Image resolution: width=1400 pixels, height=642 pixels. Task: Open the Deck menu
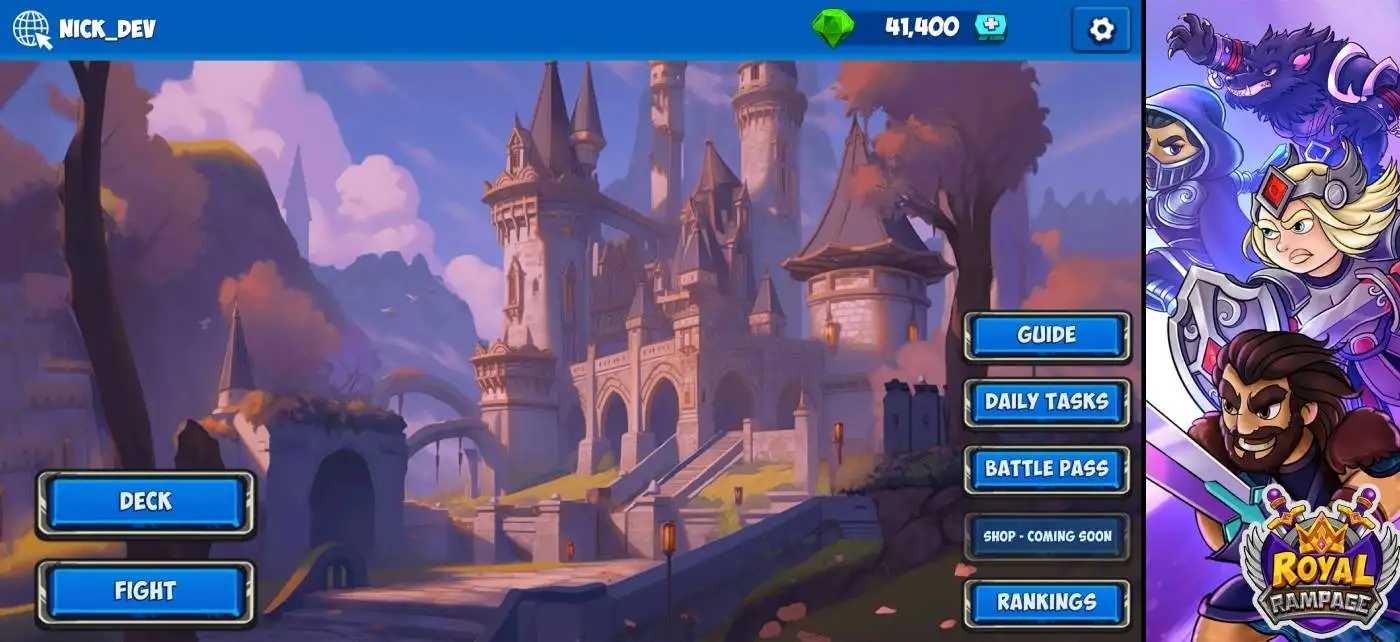click(x=145, y=502)
